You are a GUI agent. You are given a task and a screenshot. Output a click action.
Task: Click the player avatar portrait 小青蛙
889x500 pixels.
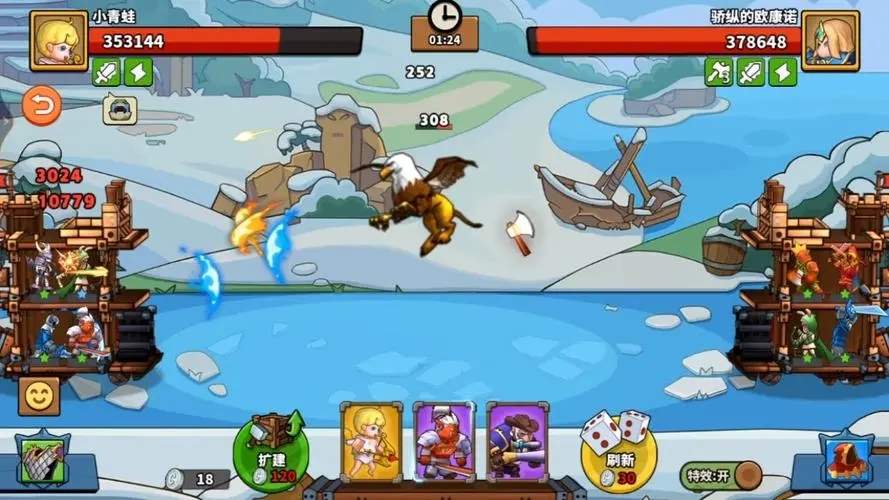pos(58,40)
